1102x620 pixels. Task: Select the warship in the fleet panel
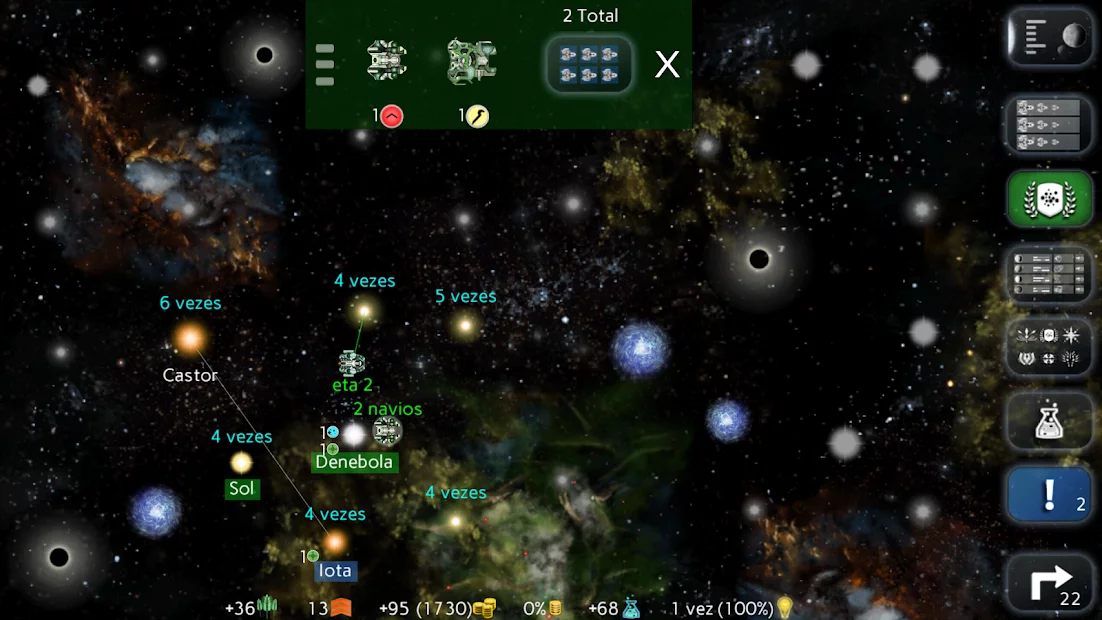pyautogui.click(x=387, y=61)
